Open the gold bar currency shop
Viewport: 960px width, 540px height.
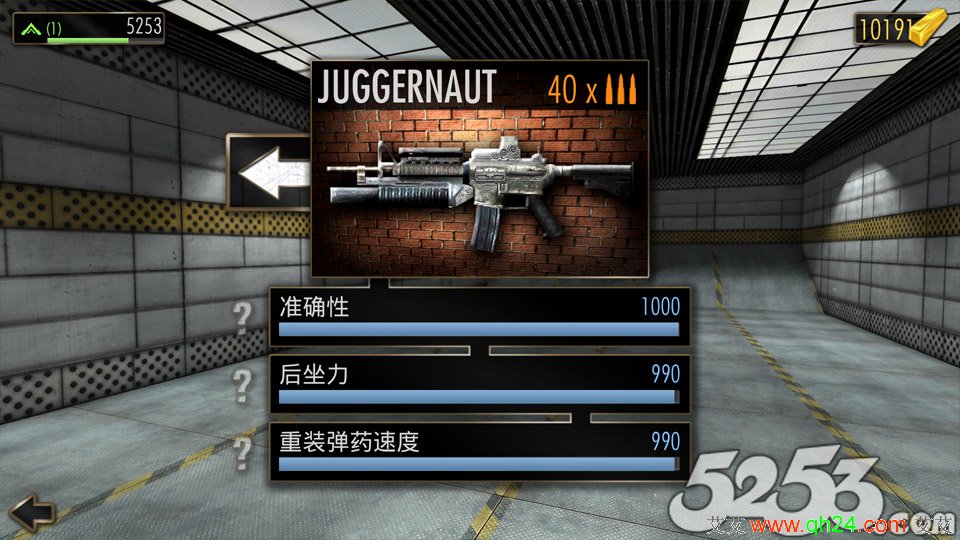900,30
